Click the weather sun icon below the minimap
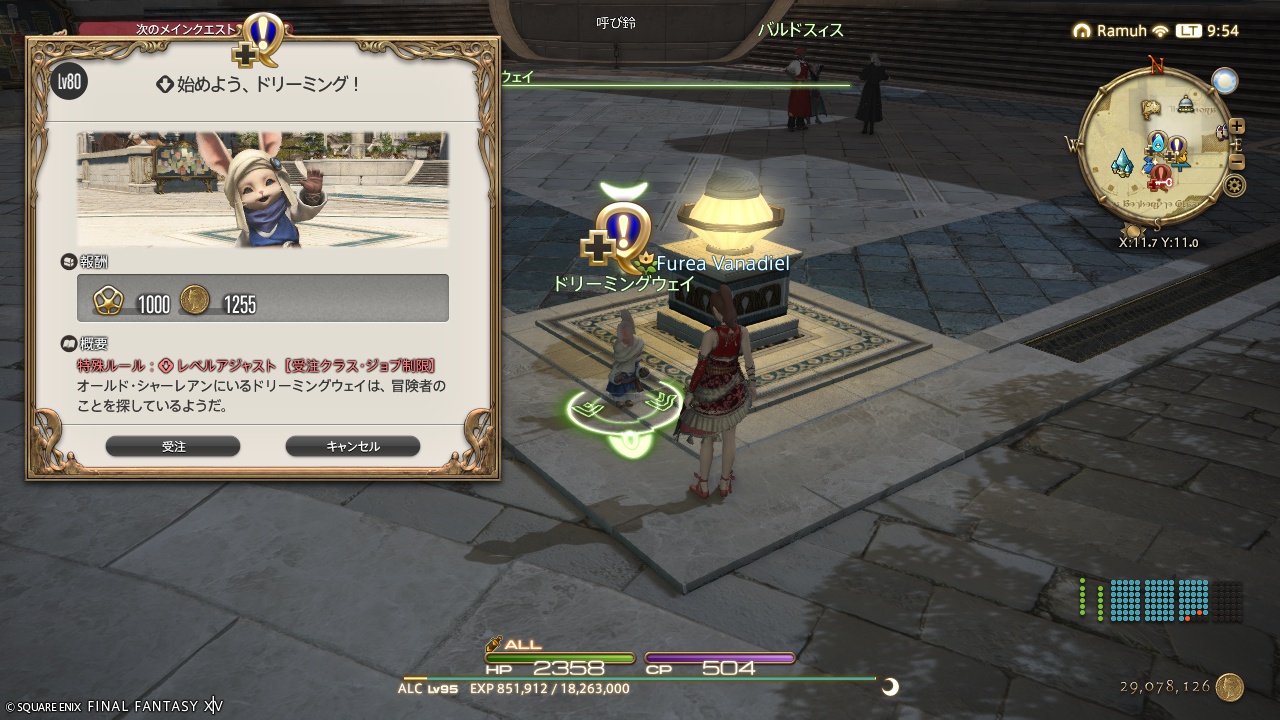This screenshot has width=1280, height=720. [1224, 80]
